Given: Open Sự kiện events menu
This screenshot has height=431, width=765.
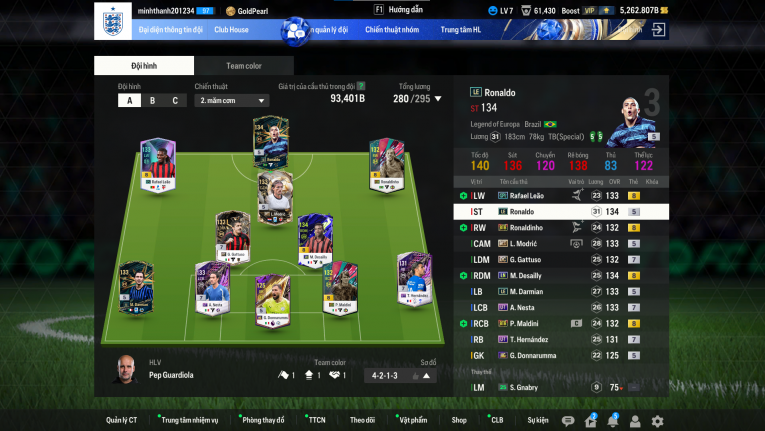Looking at the screenshot, I should pyautogui.click(x=537, y=420).
